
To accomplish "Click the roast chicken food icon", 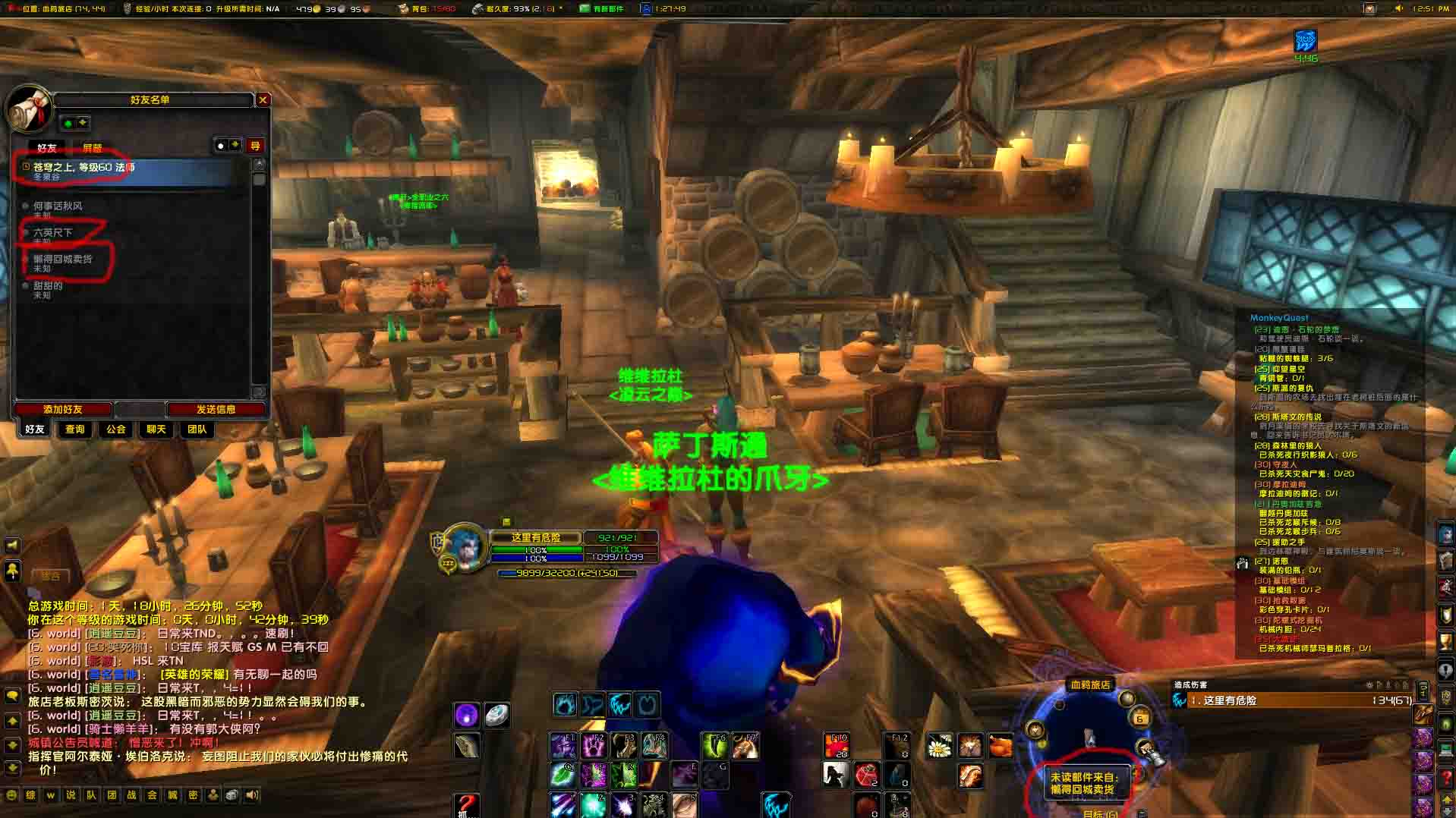I will point(1001,747).
